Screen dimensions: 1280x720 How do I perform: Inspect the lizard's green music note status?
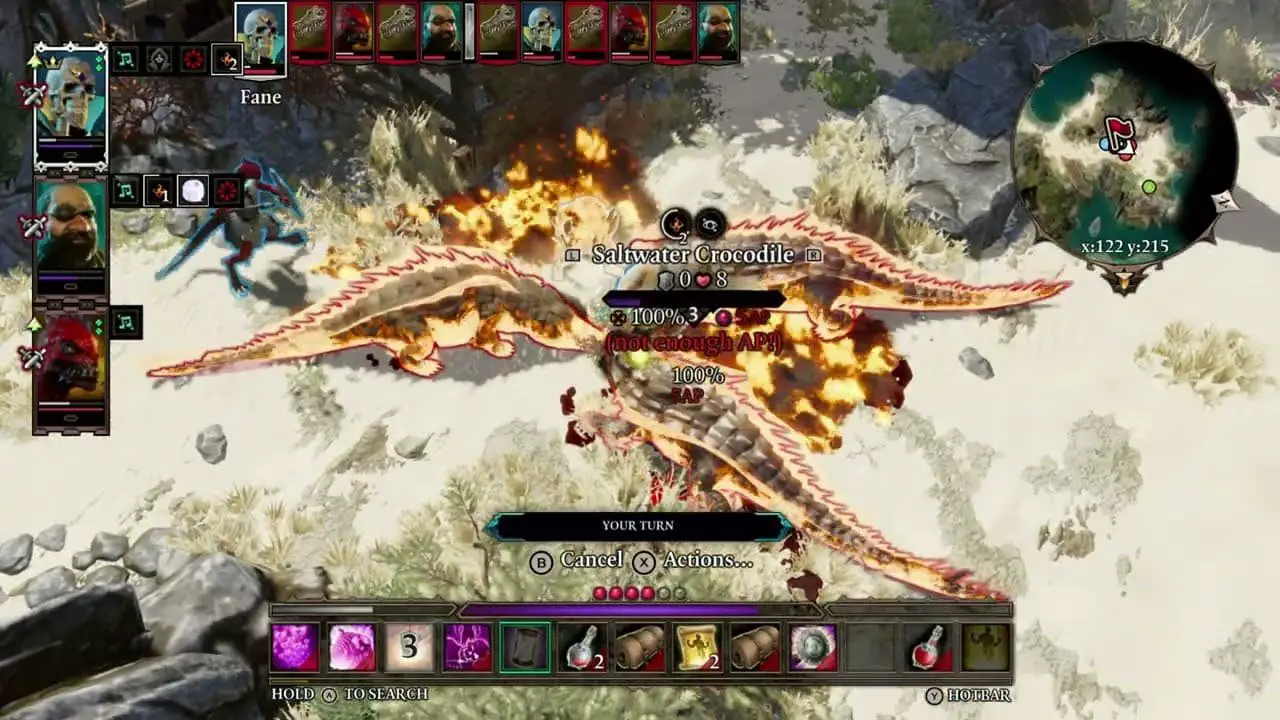pyautogui.click(x=127, y=322)
